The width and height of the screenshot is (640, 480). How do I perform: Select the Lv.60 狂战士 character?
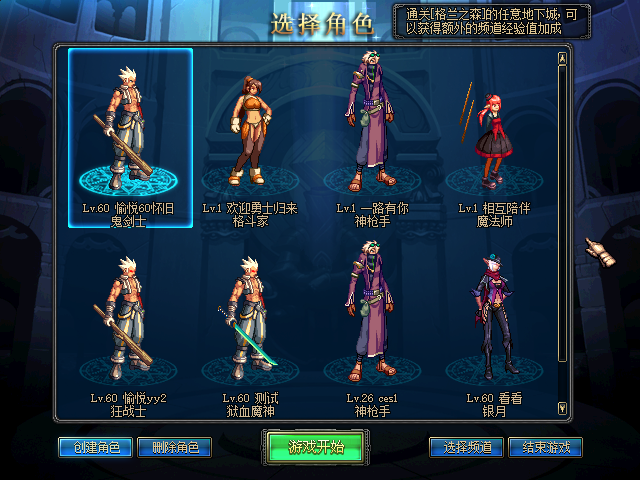pos(130,325)
